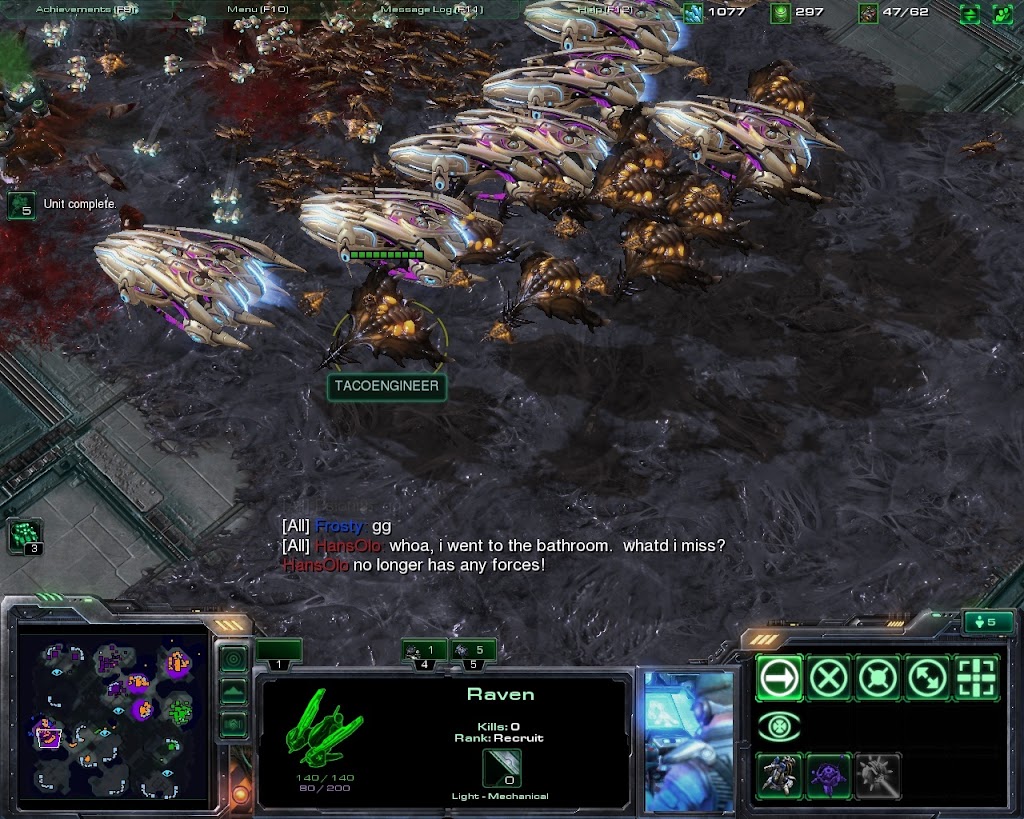Image resolution: width=1024 pixels, height=819 pixels.
Task: Select the Hold Position command
Action: pos(877,679)
